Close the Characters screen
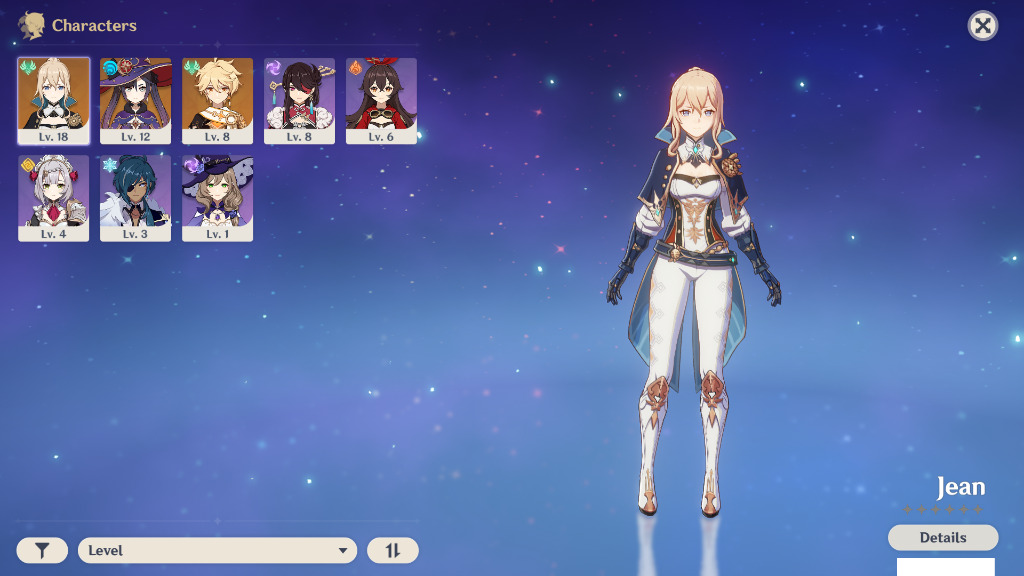The height and width of the screenshot is (576, 1024). [983, 26]
